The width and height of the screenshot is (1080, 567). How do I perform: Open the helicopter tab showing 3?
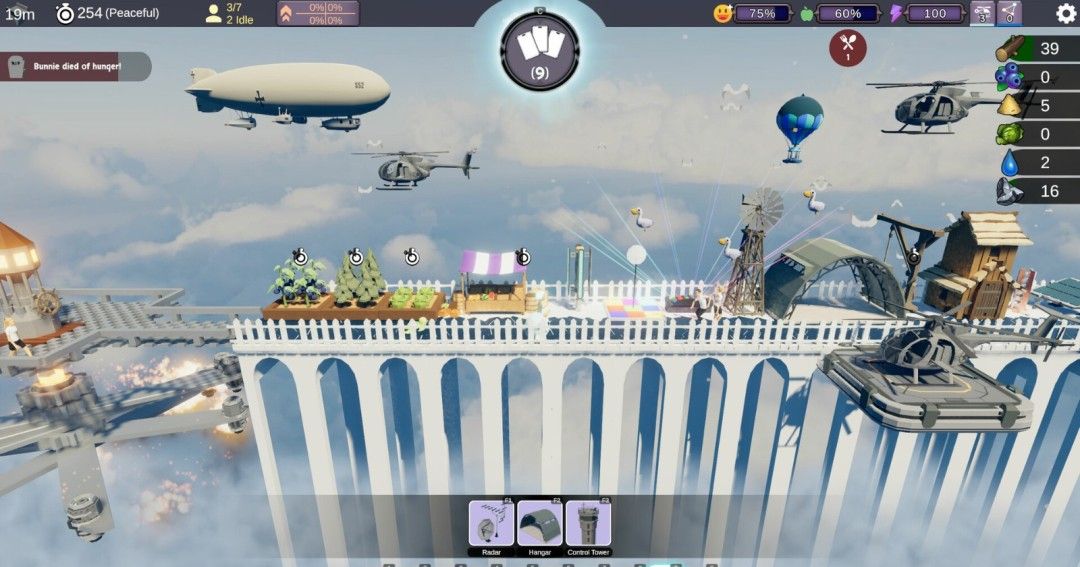[982, 13]
